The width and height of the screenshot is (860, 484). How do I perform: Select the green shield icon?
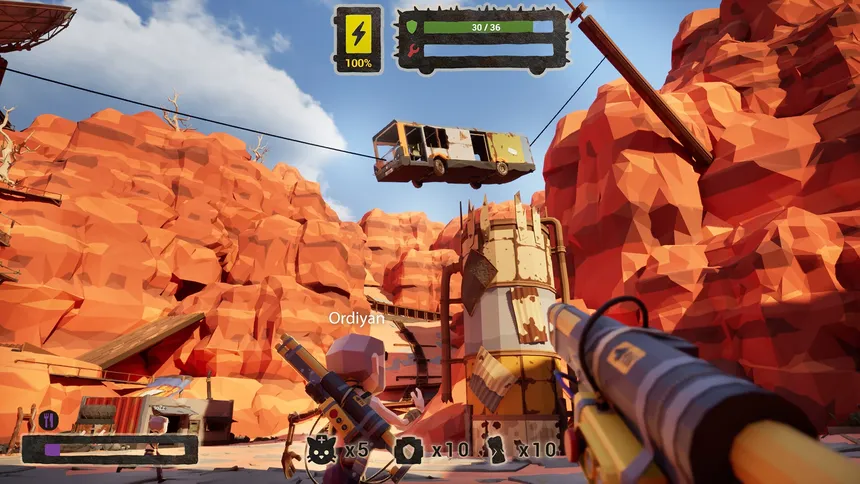pos(411,27)
